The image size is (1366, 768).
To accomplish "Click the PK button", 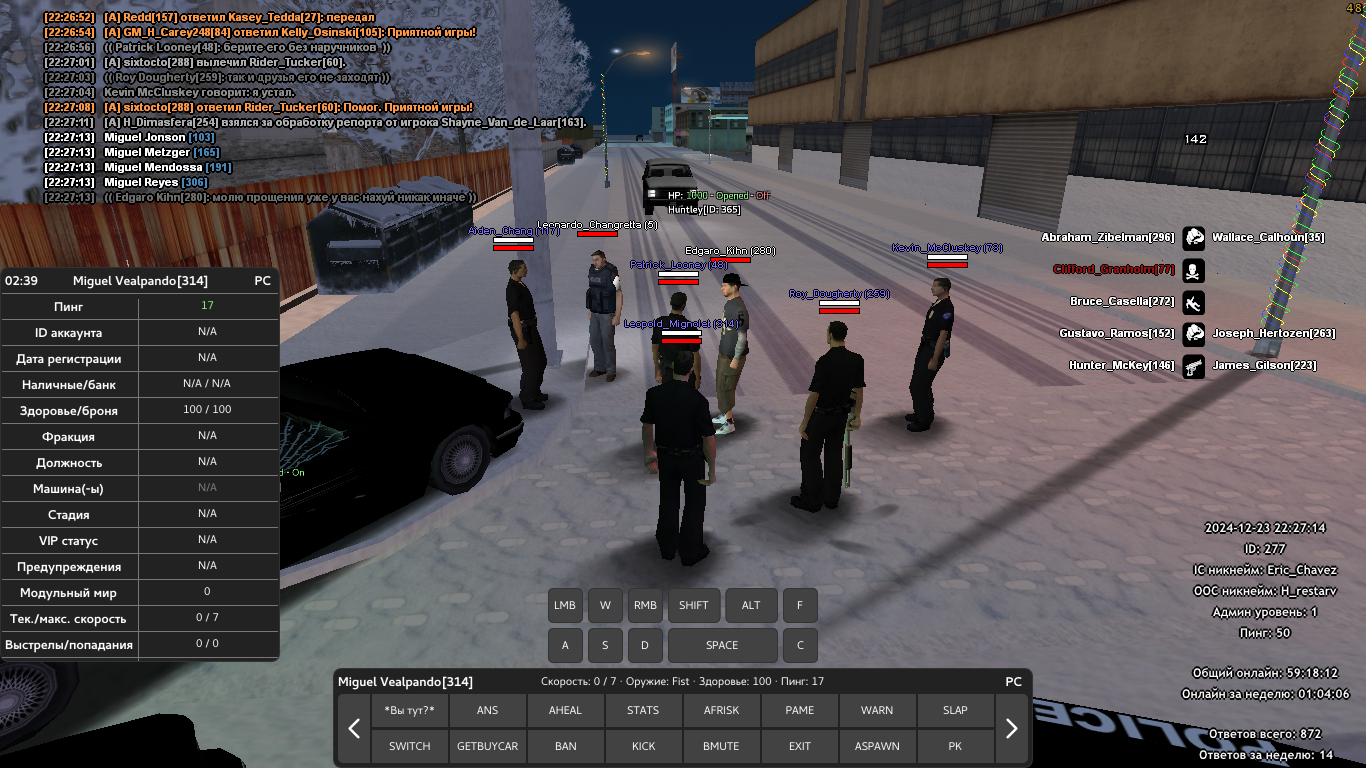I will [x=955, y=746].
